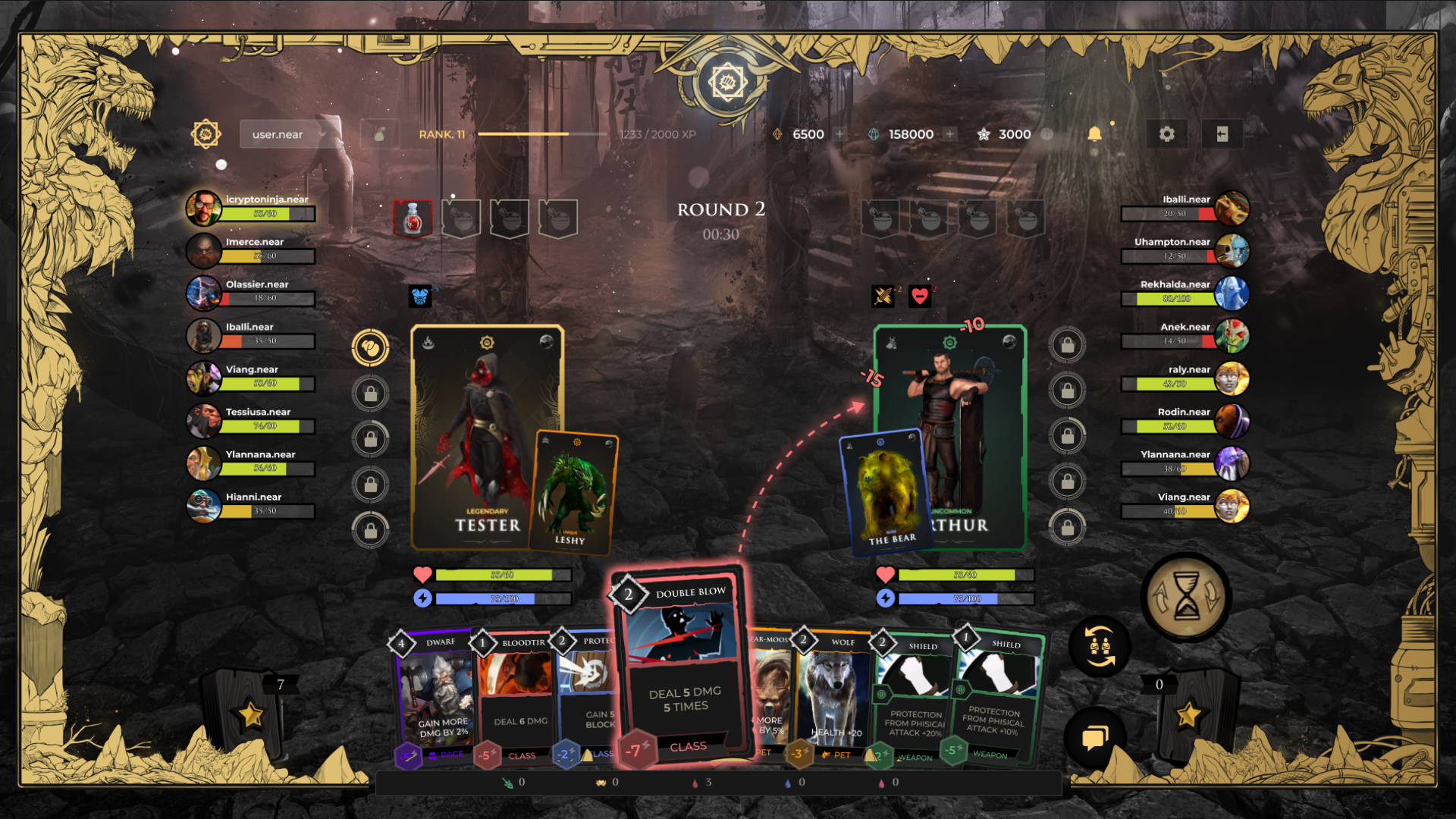This screenshot has height=819, width=1456.
Task: Add more to the 6500 currency
Action: click(839, 134)
